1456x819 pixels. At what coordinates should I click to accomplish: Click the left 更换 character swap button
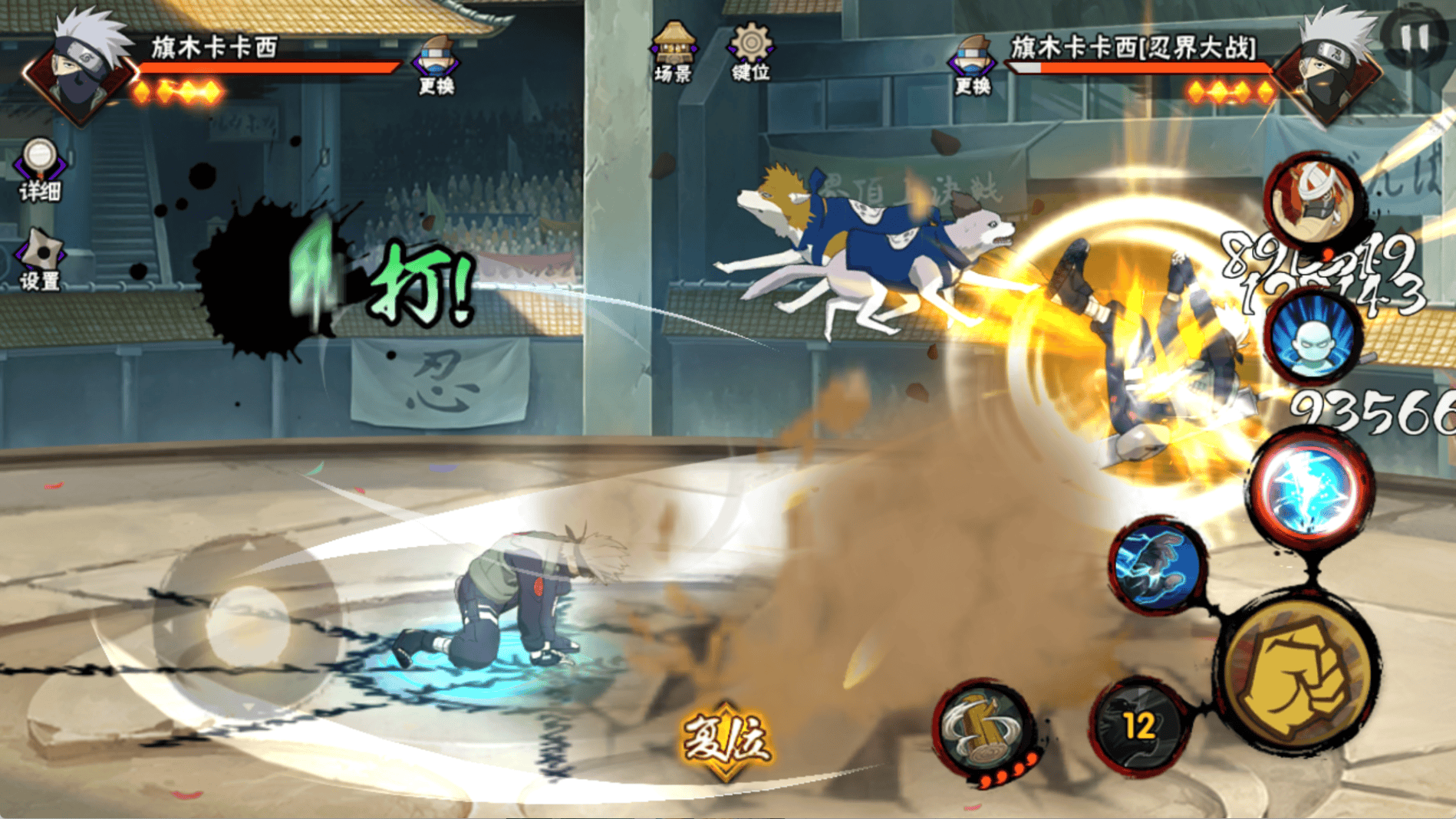[436, 66]
